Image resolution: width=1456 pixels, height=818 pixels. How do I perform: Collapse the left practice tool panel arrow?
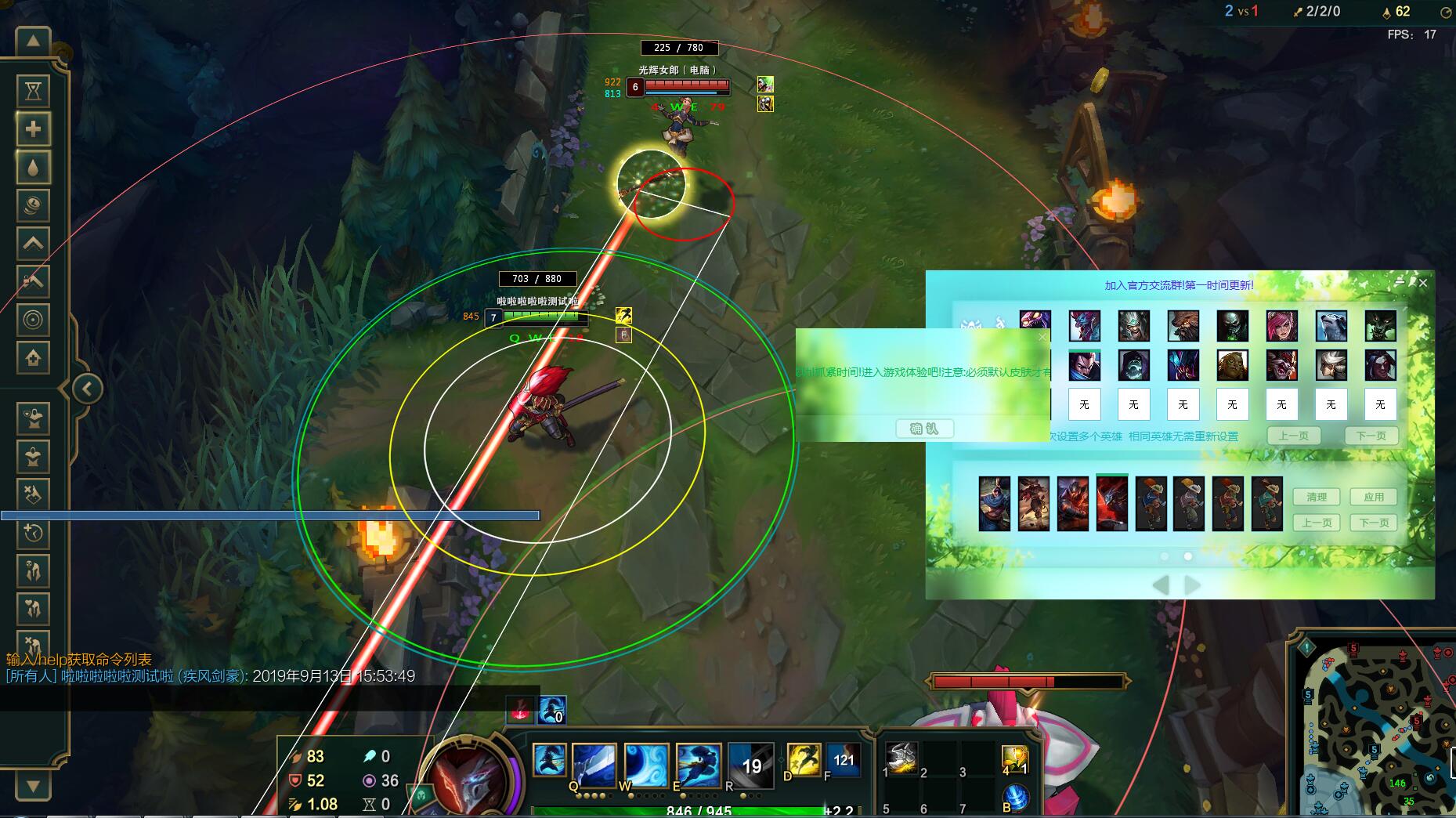87,388
